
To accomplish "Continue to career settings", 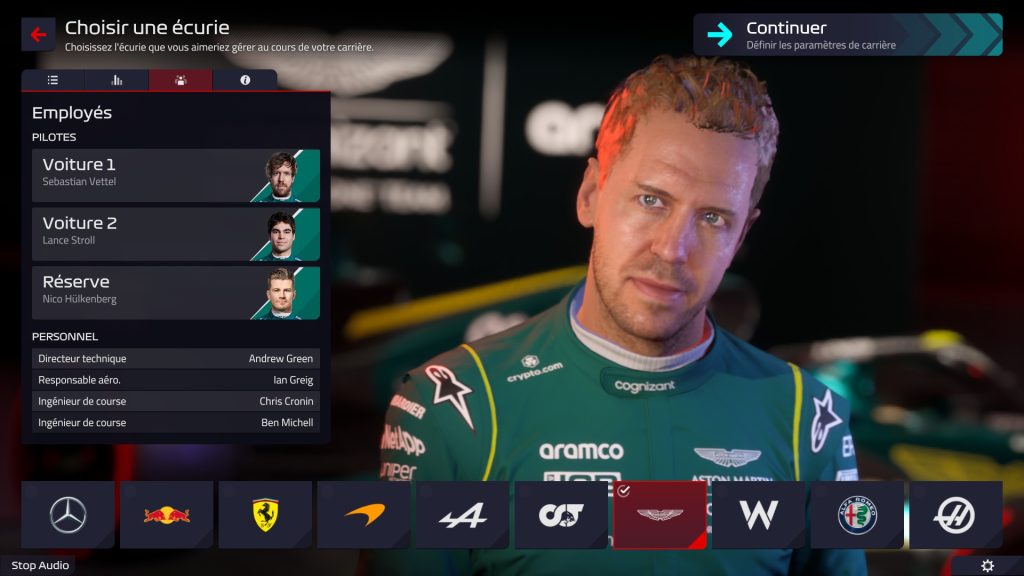I will click(x=847, y=34).
